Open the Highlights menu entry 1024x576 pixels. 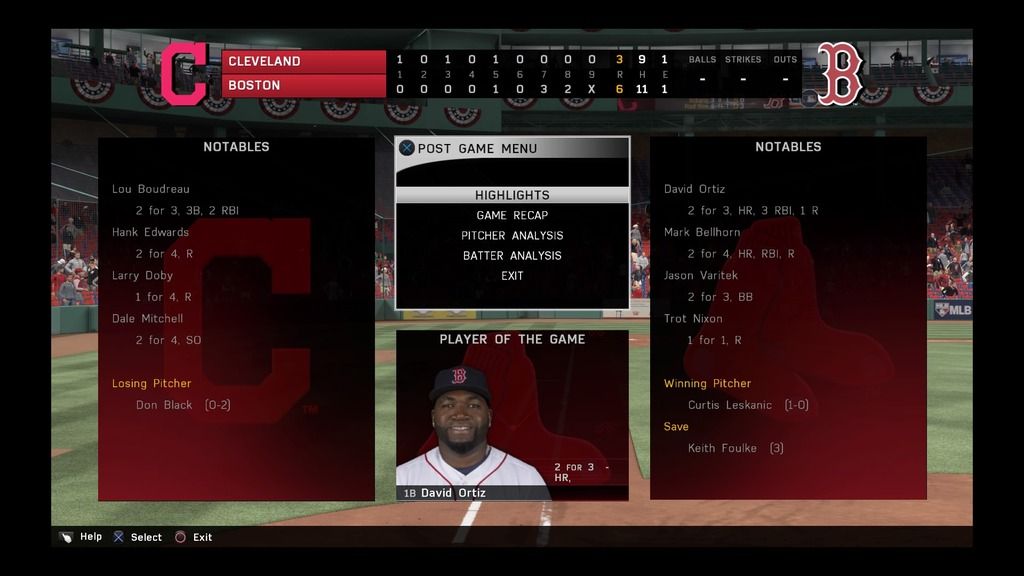512,195
